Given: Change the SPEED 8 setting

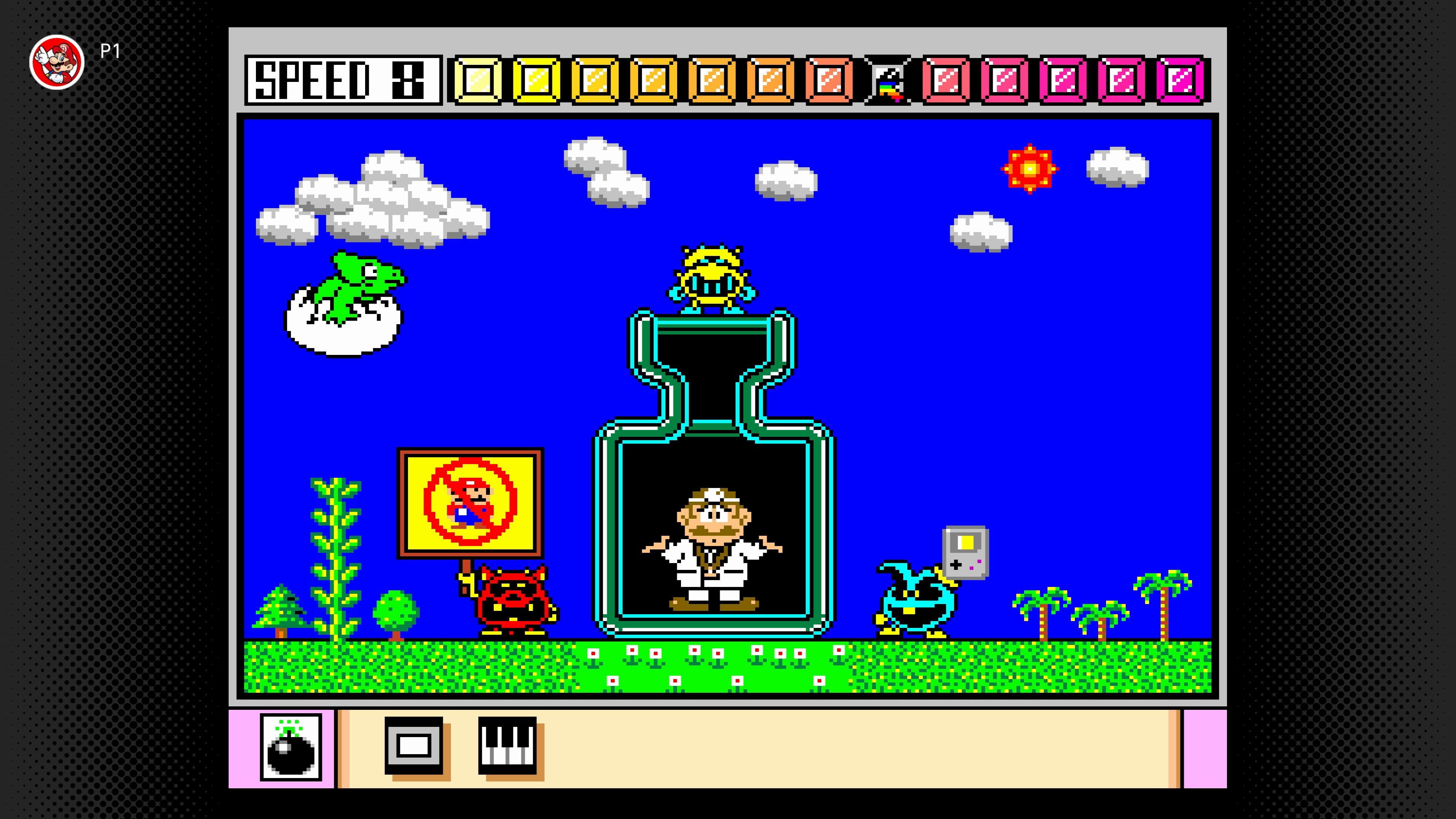Looking at the screenshot, I should pyautogui.click(x=342, y=80).
